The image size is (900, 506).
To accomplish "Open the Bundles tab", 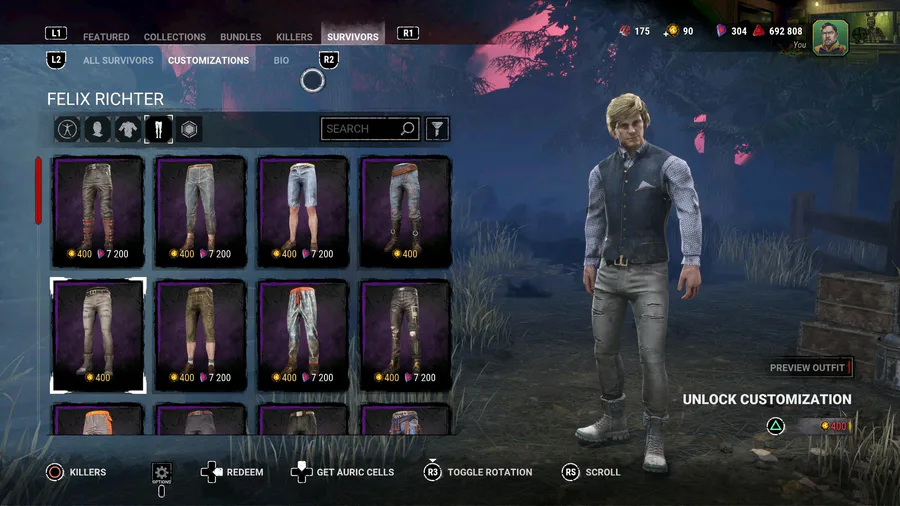I will (x=241, y=37).
